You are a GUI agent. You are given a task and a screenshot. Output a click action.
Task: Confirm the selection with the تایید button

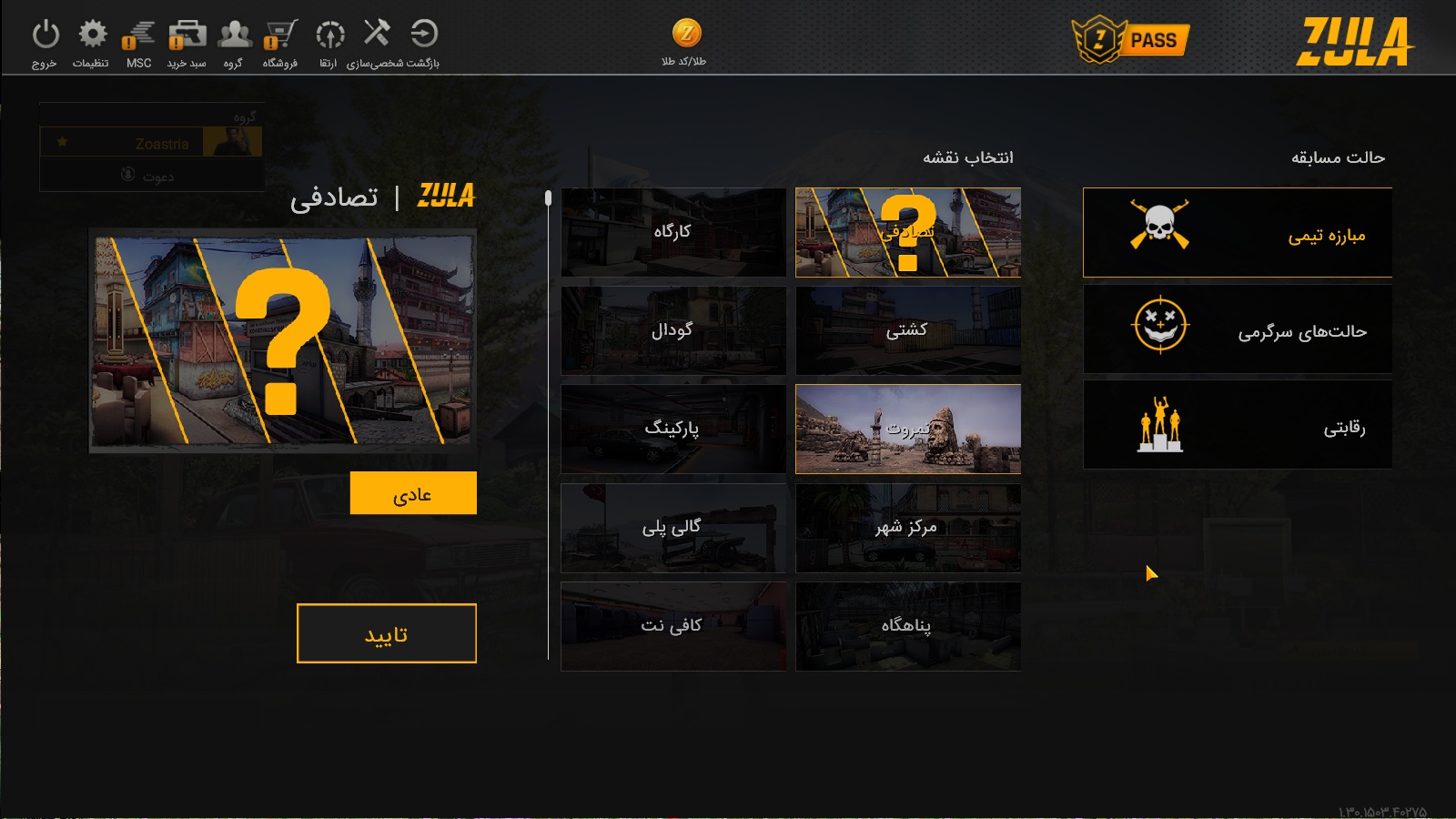pyautogui.click(x=387, y=633)
